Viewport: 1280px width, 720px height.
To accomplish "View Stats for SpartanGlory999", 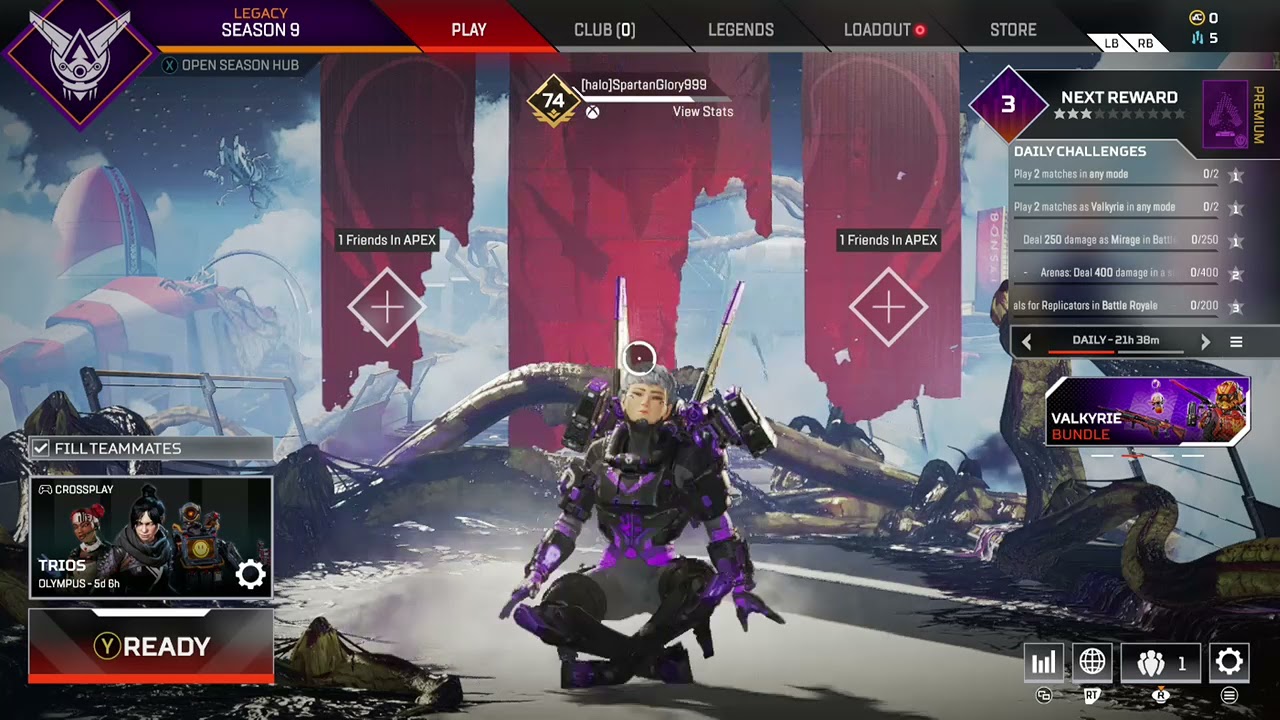I will click(702, 111).
